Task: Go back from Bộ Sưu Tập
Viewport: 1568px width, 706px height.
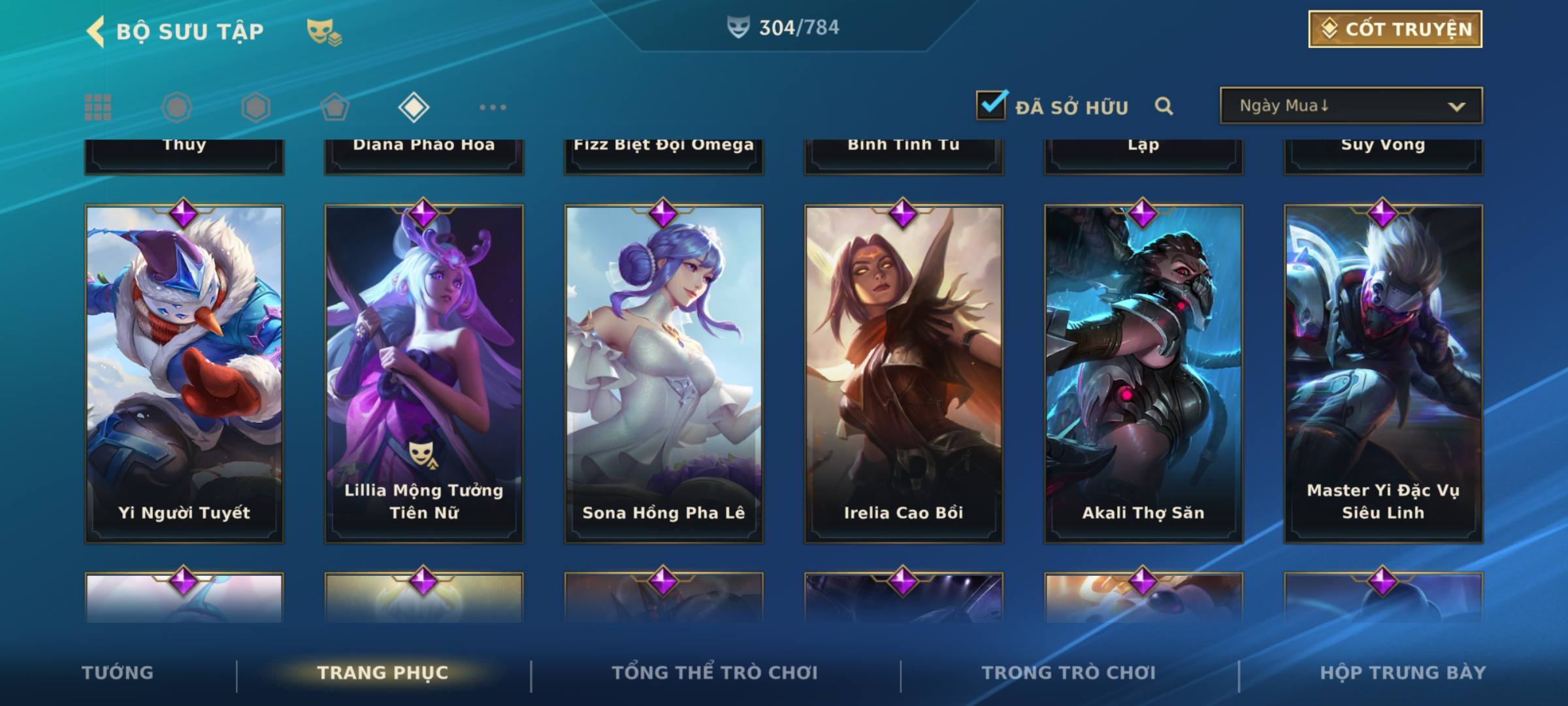Action: click(96, 31)
